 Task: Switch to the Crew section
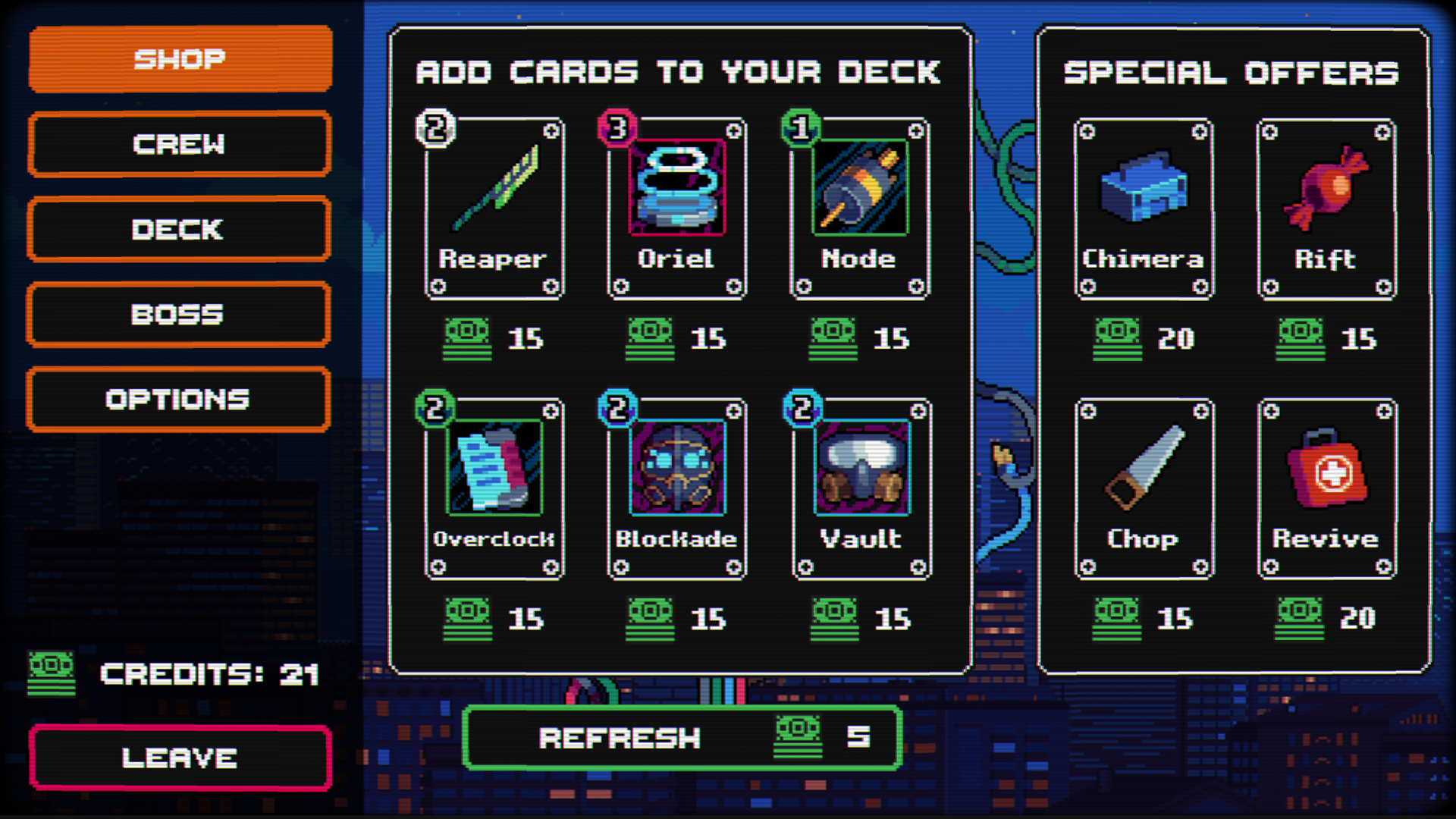[179, 144]
